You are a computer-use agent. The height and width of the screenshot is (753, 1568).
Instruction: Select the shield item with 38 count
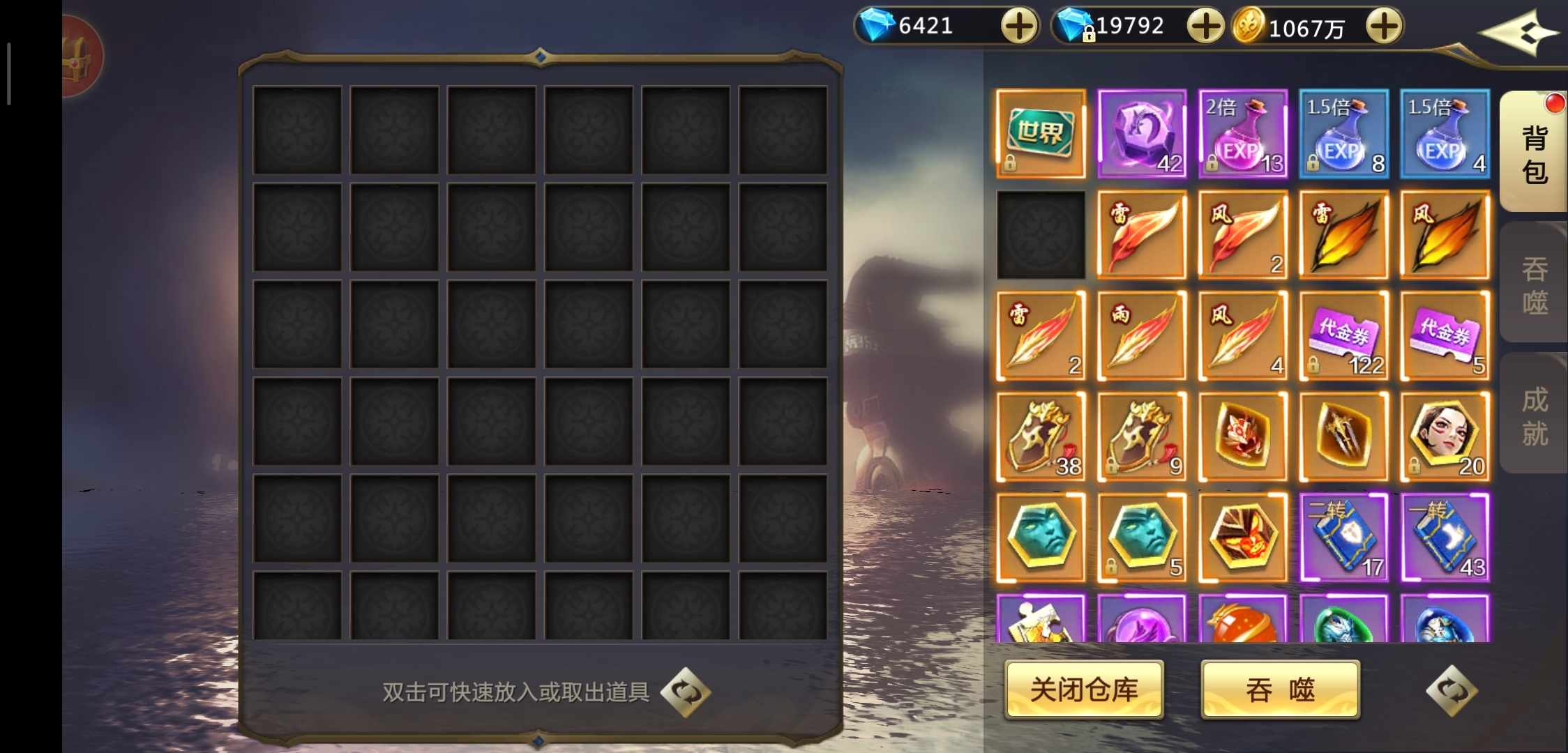pos(1041,437)
